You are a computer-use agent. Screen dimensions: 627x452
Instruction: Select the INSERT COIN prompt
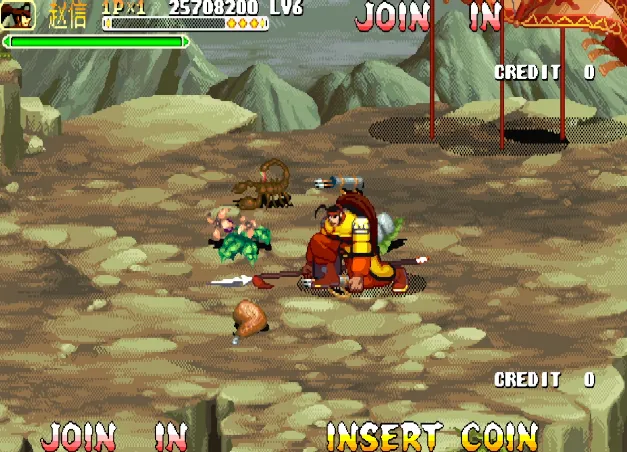coord(431,436)
